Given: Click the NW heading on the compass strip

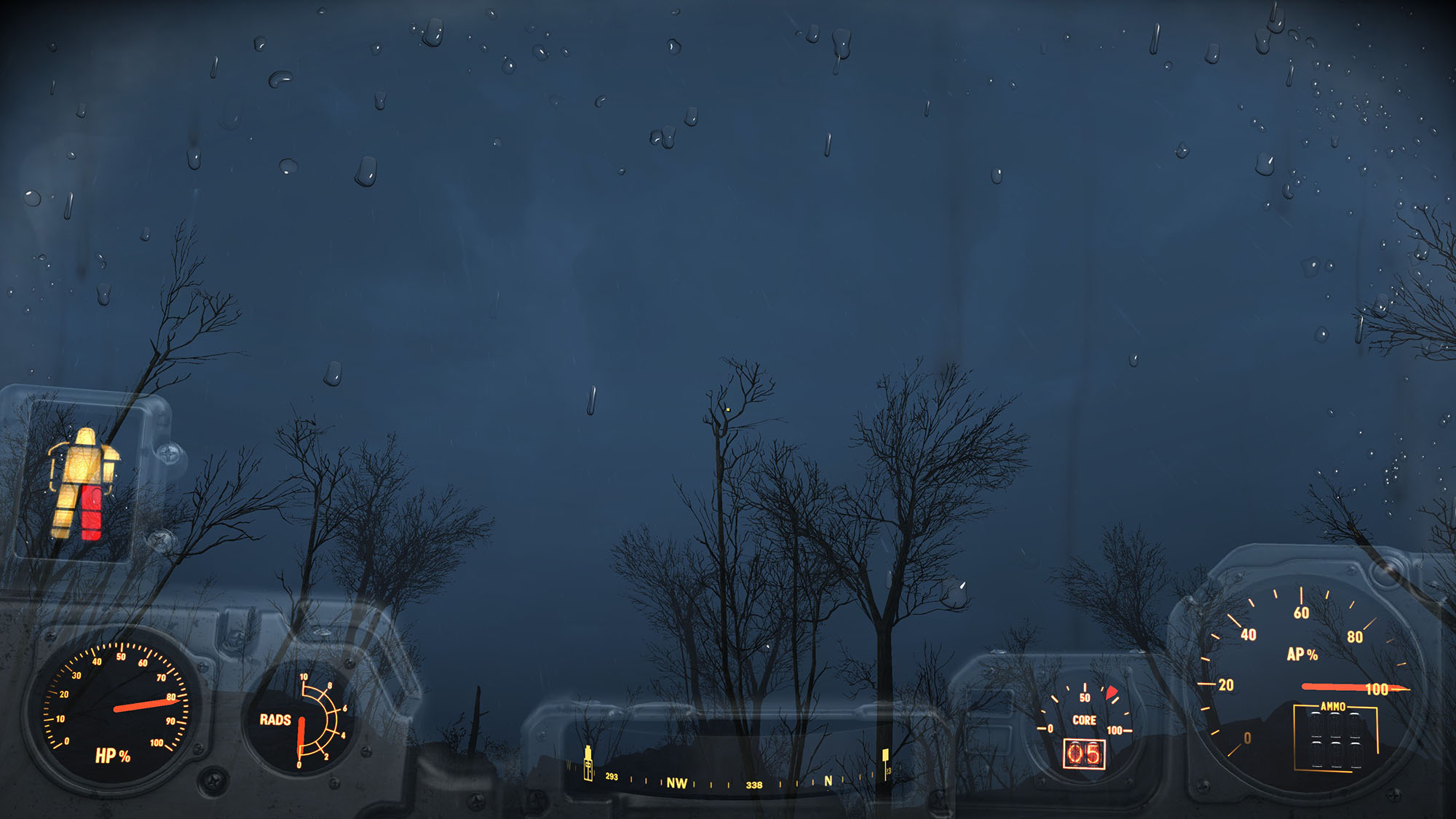Looking at the screenshot, I should click(676, 783).
